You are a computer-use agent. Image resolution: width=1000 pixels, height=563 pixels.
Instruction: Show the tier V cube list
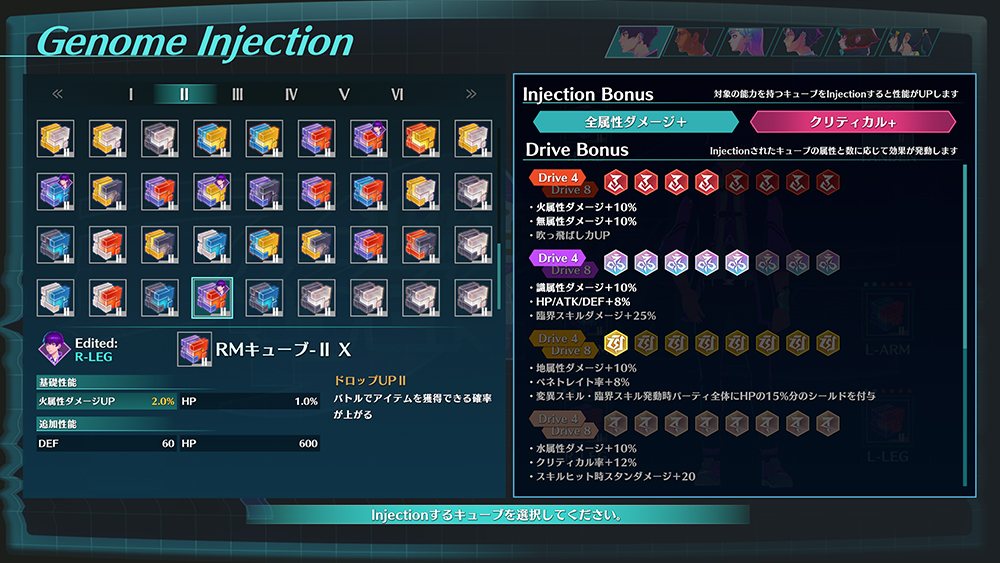(344, 94)
